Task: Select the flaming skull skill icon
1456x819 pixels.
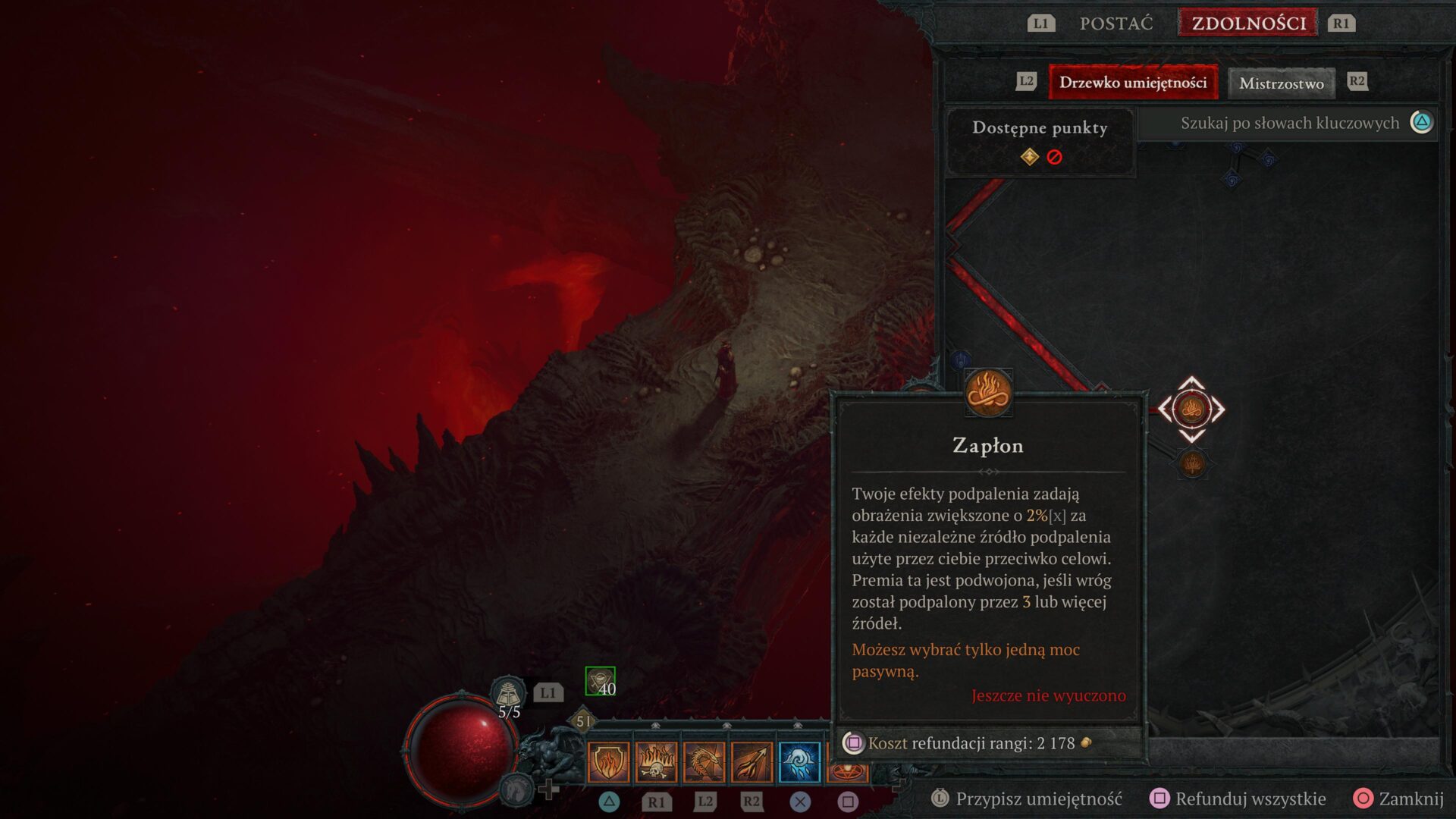Action: click(x=657, y=762)
